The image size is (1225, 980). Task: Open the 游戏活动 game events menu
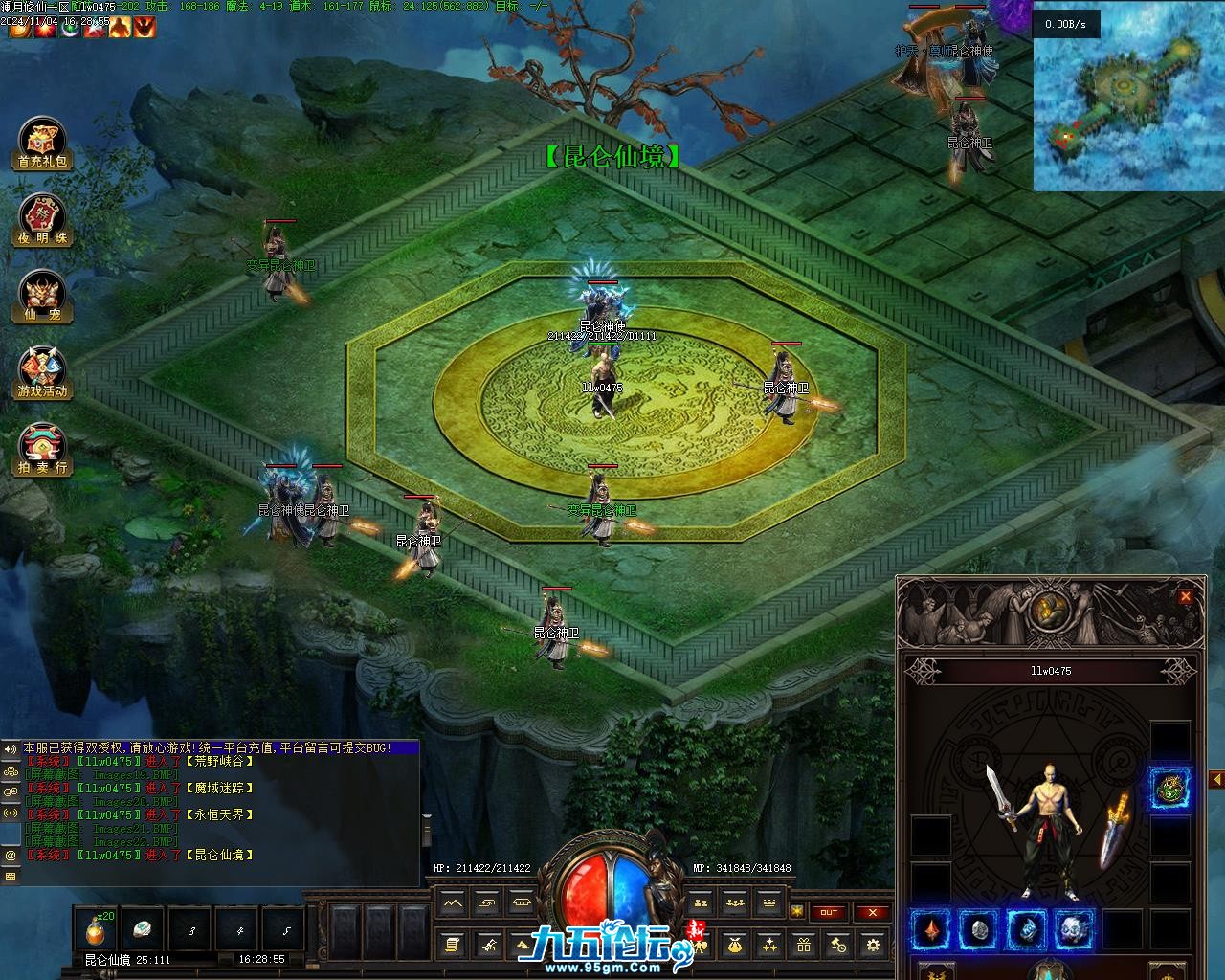(x=42, y=373)
